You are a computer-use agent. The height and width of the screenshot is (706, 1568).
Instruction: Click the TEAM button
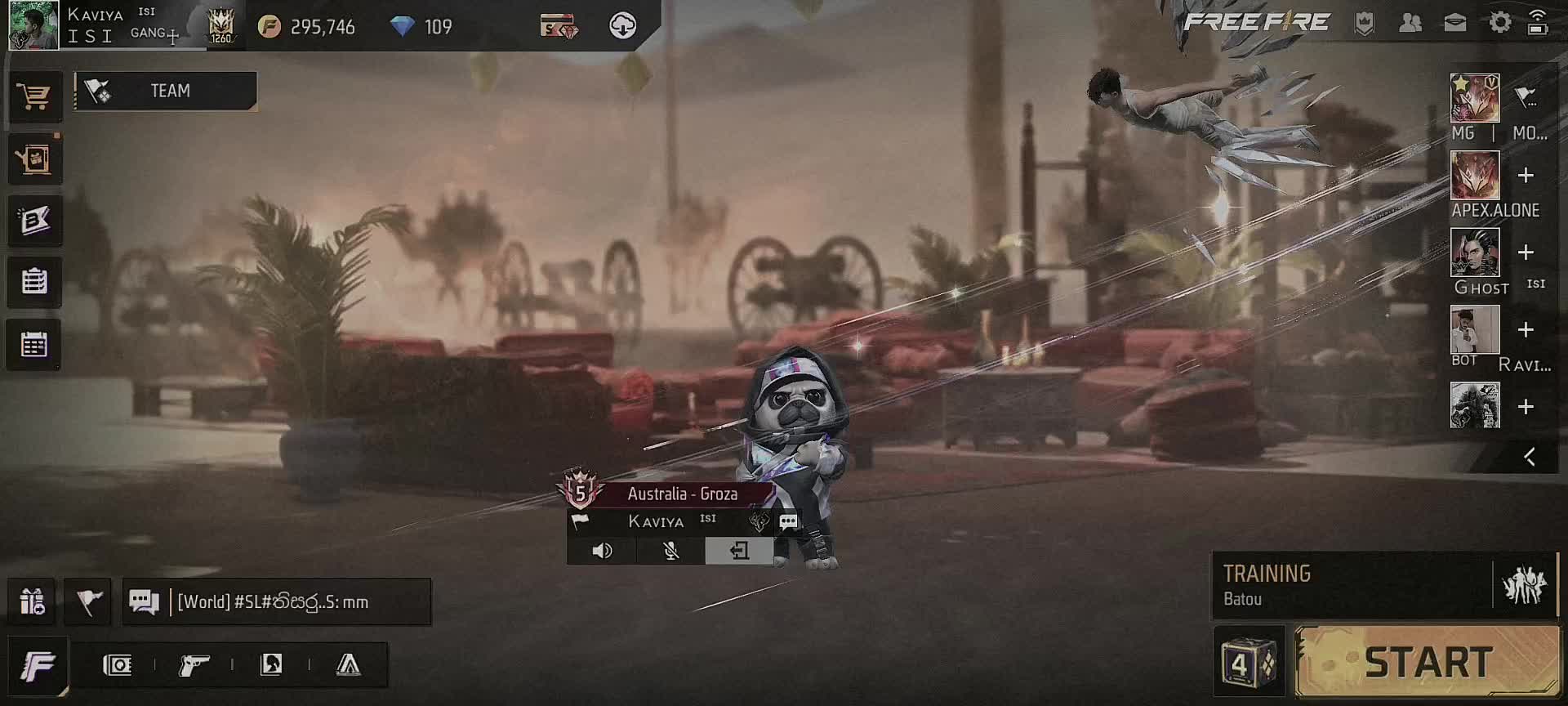(x=166, y=91)
